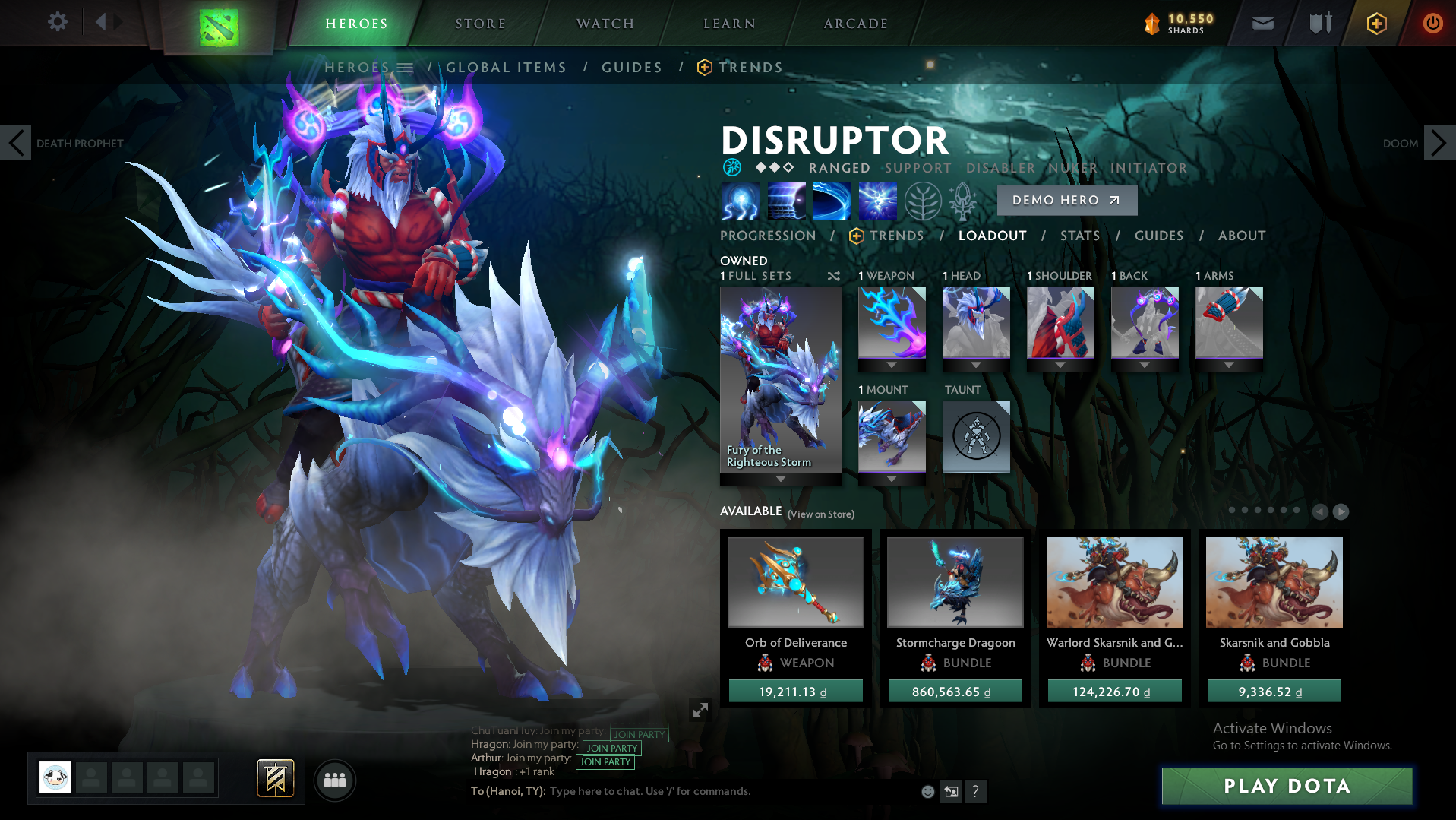
Task: Open the Armory icon
Action: (1319, 22)
